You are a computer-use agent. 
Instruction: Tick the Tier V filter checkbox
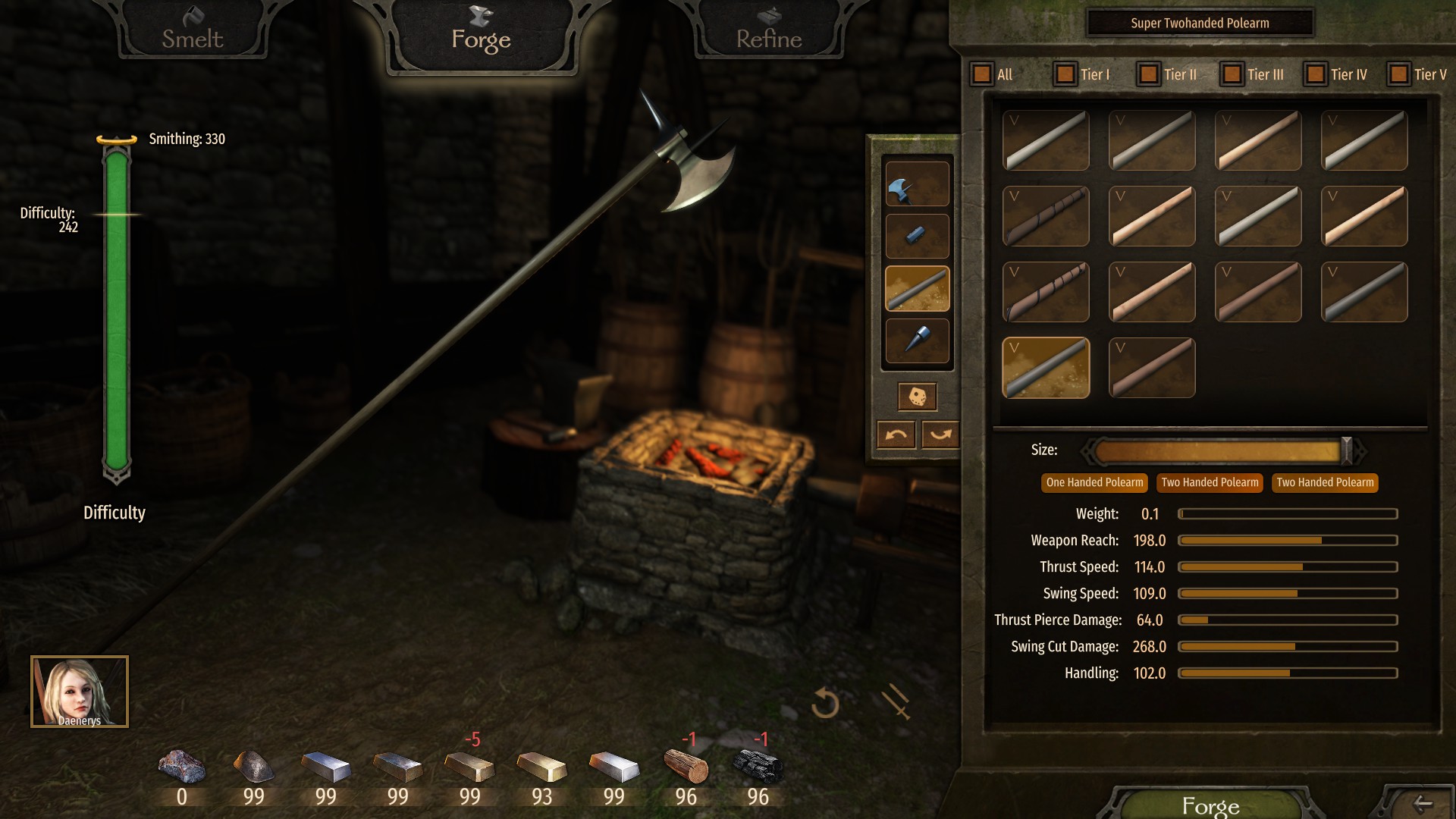(x=1399, y=74)
